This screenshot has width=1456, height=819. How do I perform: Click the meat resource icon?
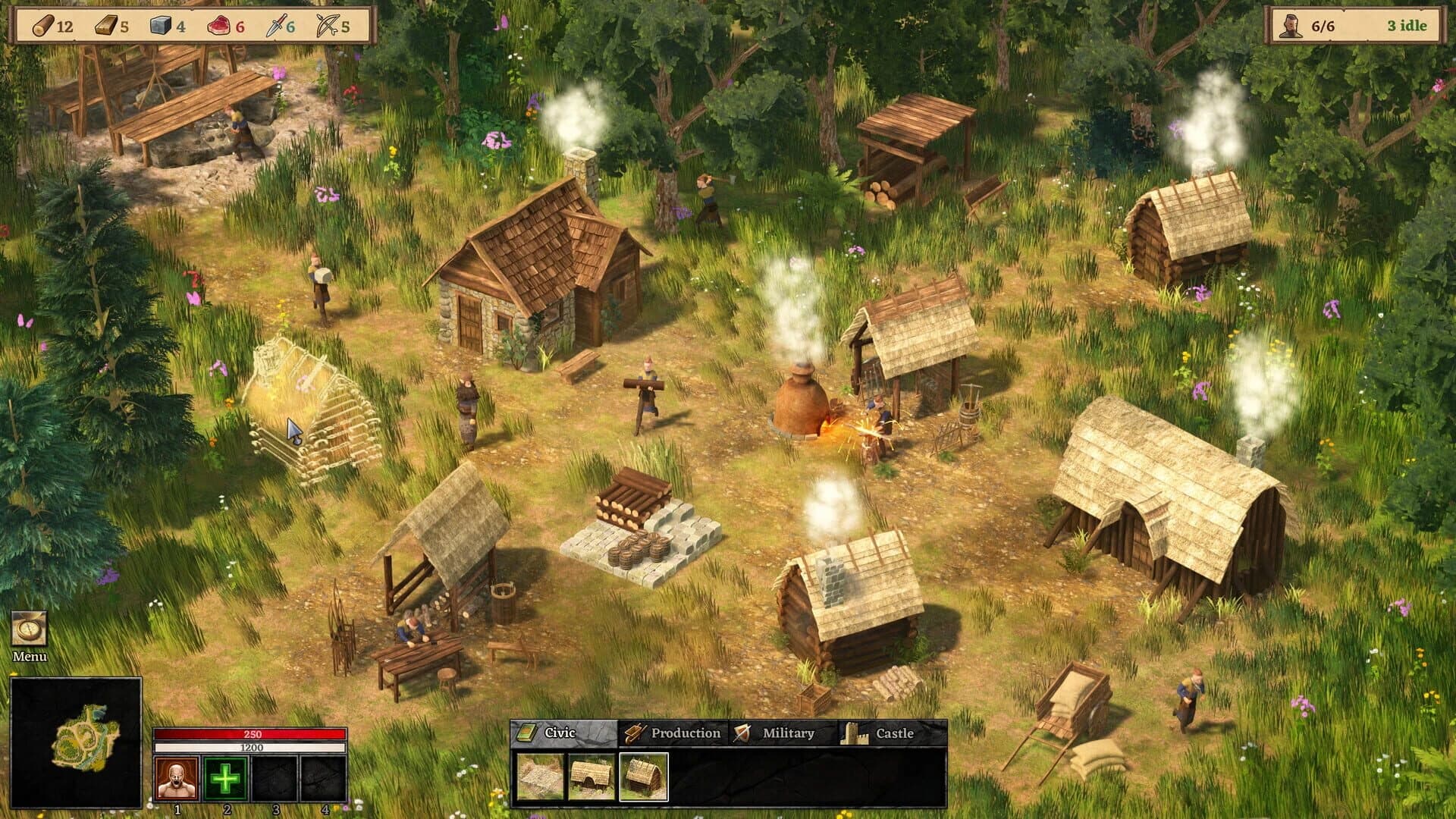coord(220,25)
